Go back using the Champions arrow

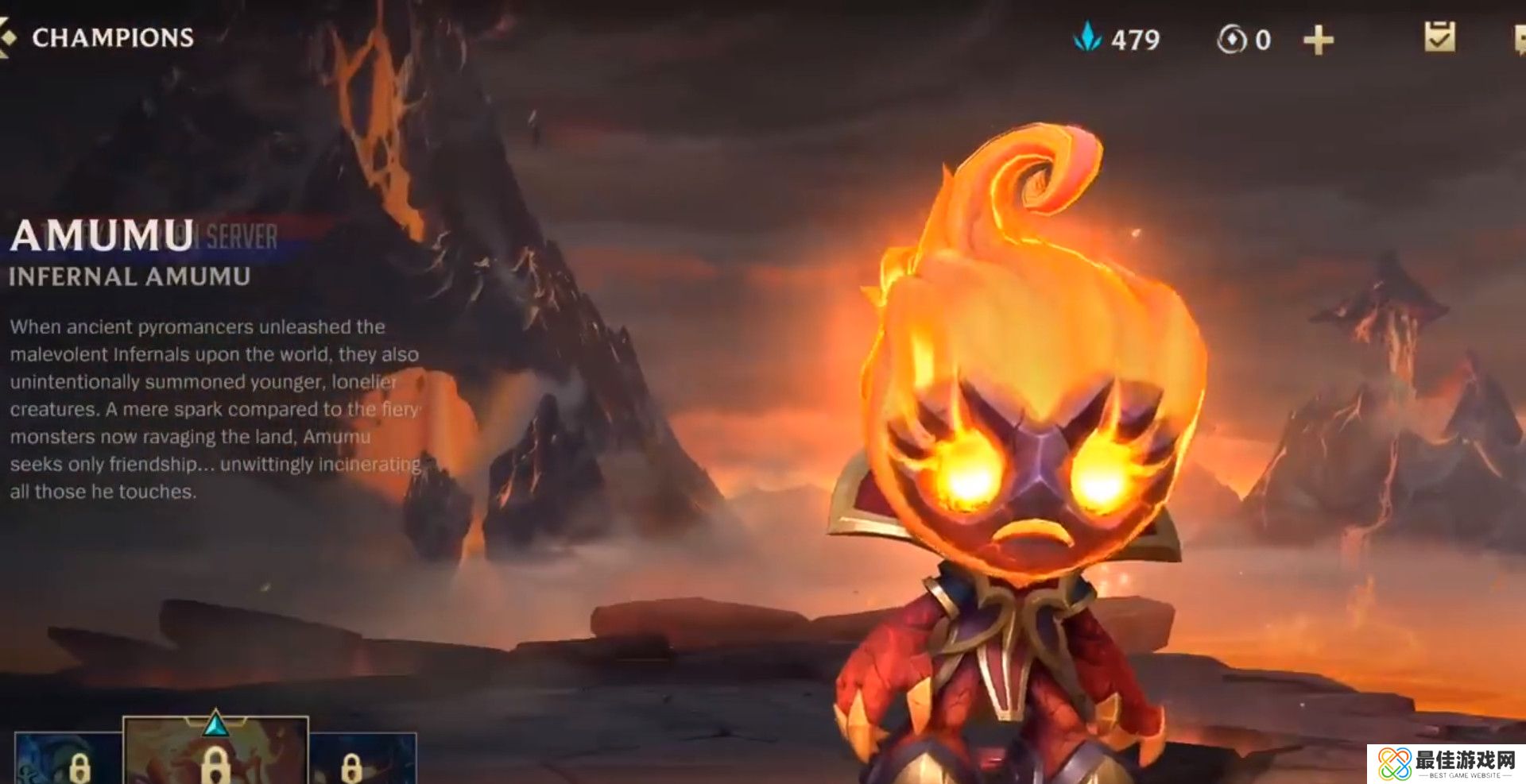click(6, 37)
